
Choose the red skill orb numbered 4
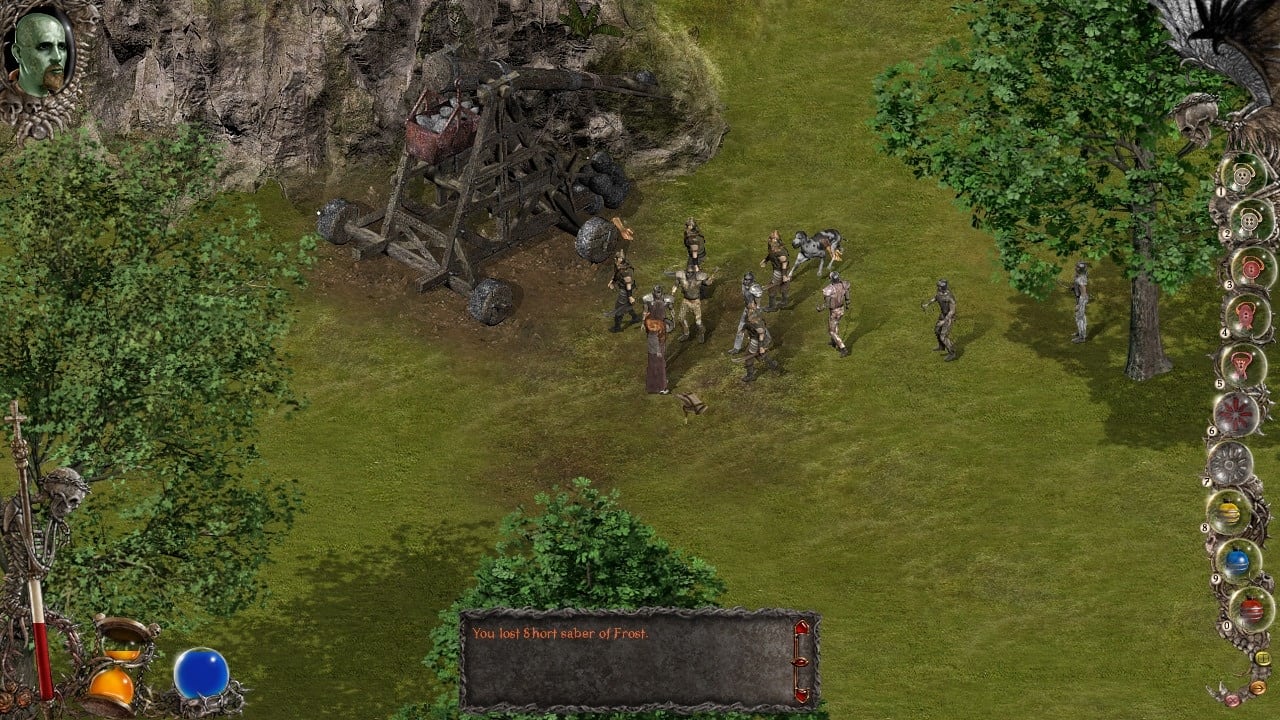tap(1246, 316)
